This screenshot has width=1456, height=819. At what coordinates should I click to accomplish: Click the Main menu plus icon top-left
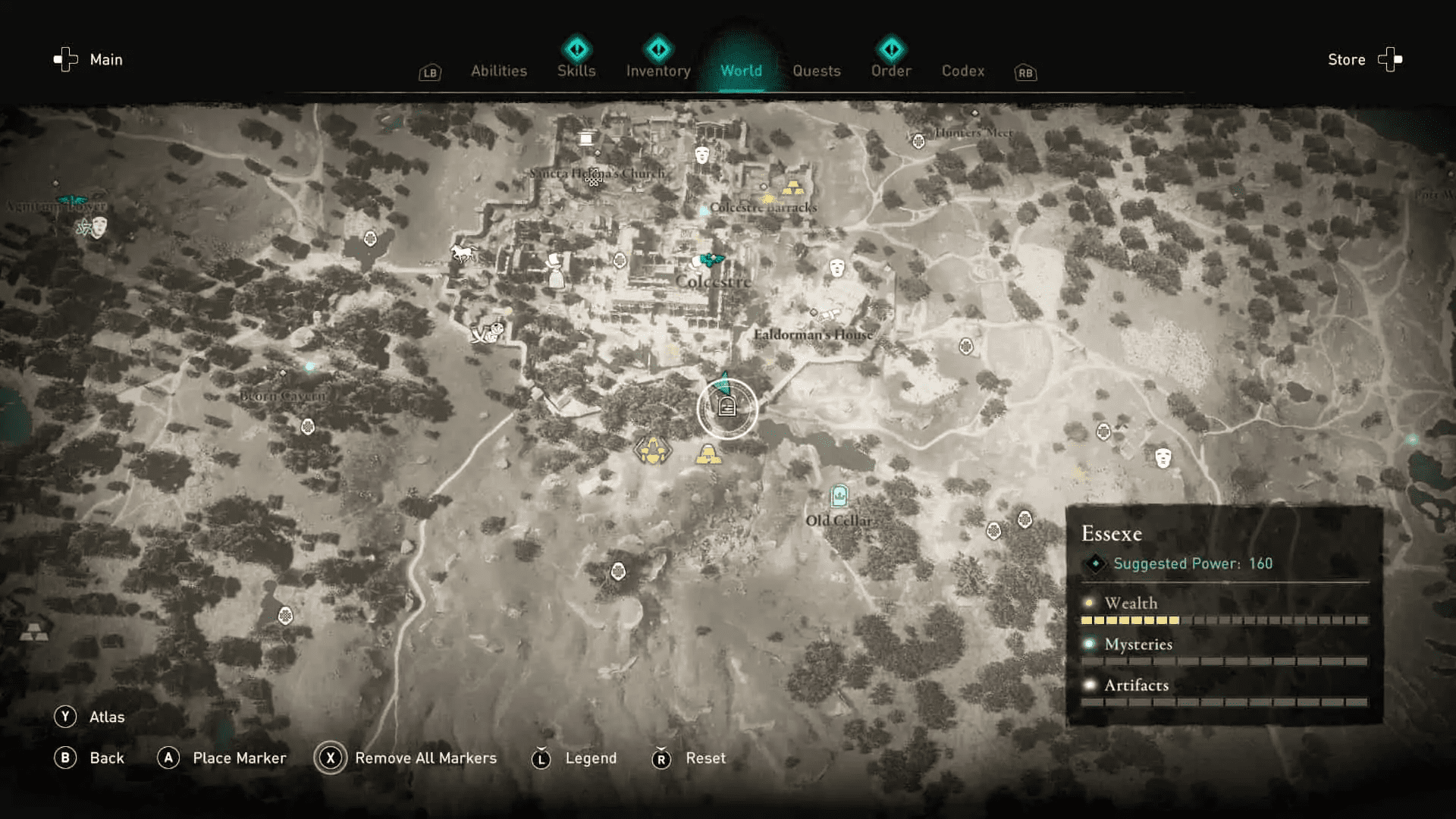pos(64,59)
